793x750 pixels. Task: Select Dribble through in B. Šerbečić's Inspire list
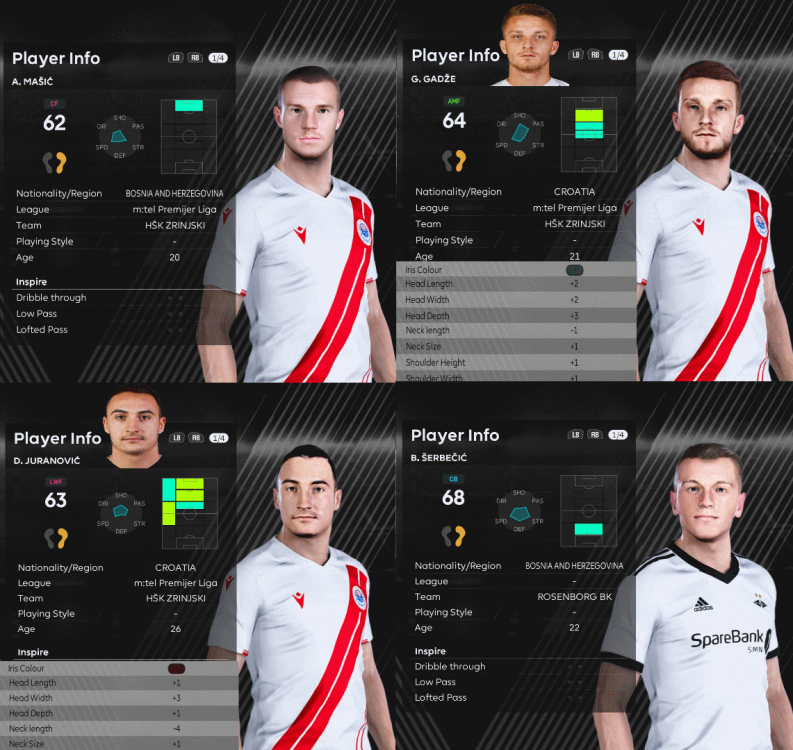pos(450,667)
